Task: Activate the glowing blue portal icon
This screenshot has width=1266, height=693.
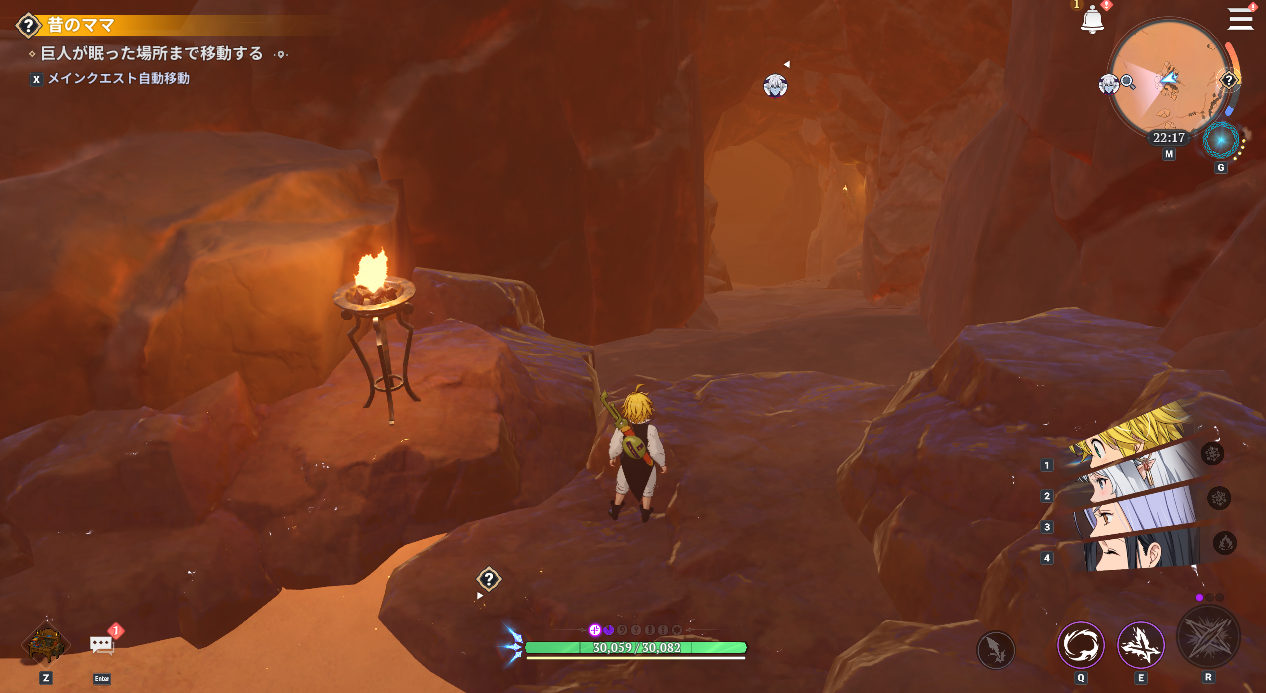Action: [1220, 141]
